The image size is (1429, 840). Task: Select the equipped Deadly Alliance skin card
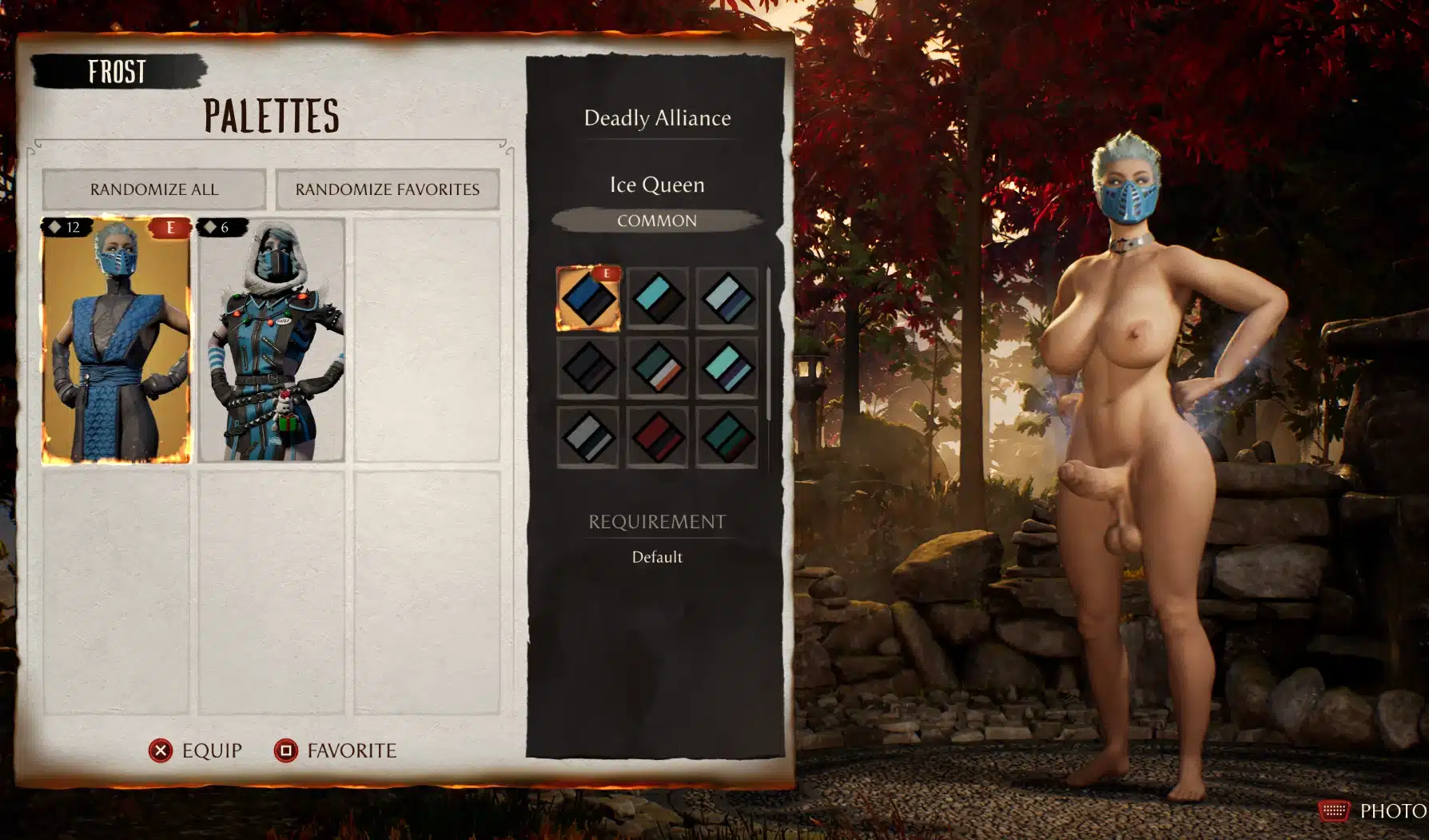coord(117,340)
